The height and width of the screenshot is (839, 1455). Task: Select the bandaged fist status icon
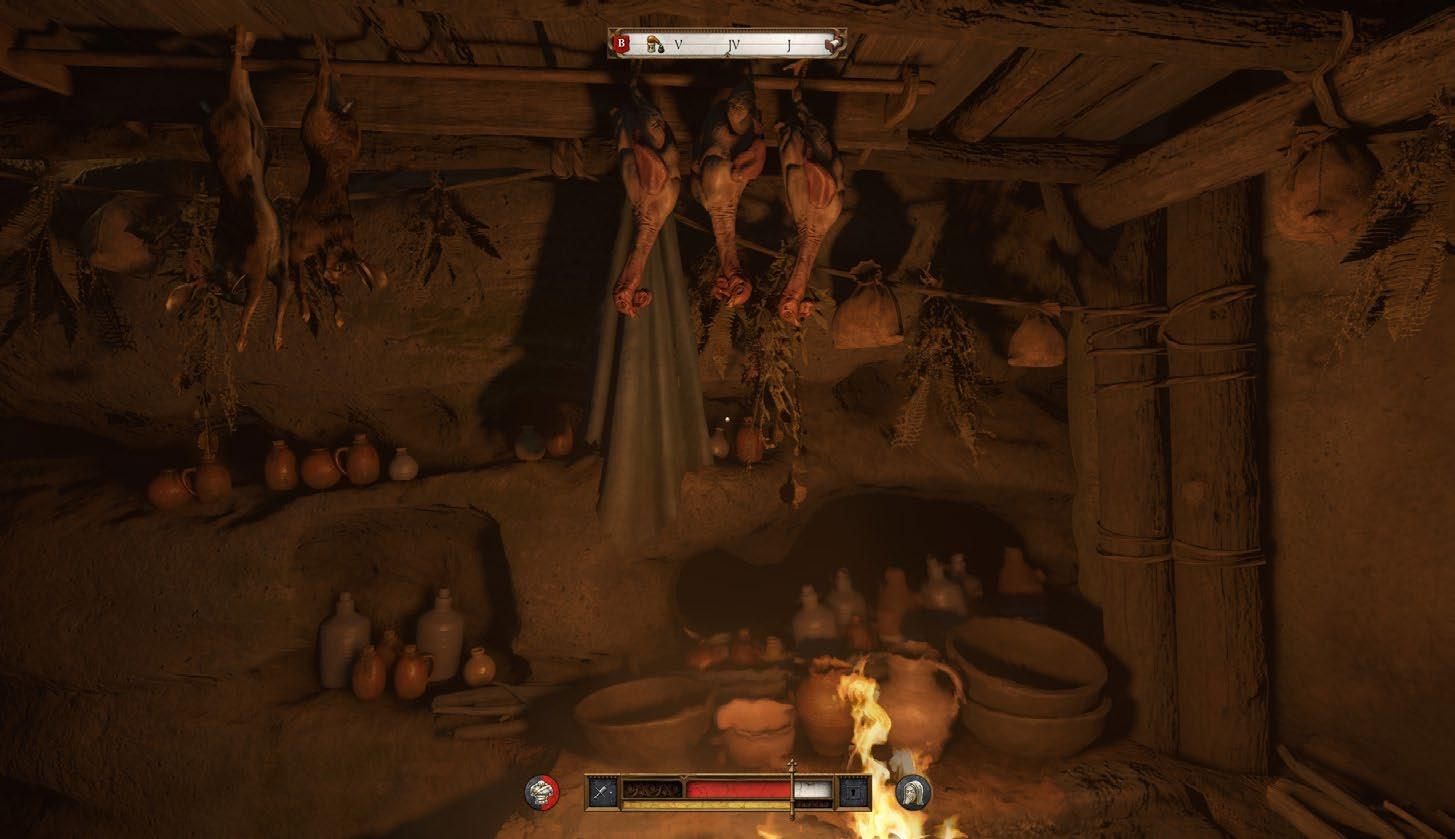tap(542, 792)
